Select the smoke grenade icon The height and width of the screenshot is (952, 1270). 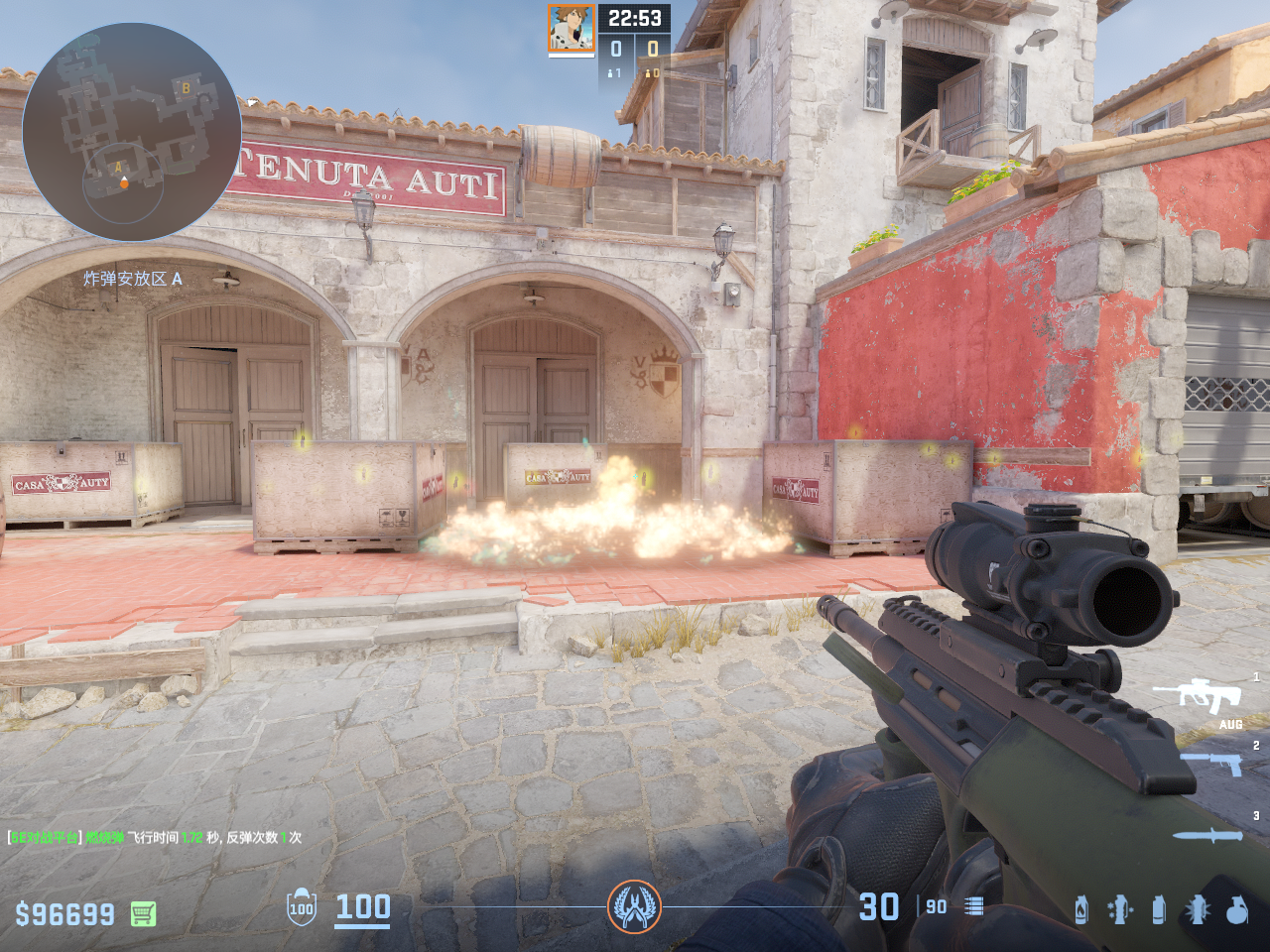[1159, 909]
